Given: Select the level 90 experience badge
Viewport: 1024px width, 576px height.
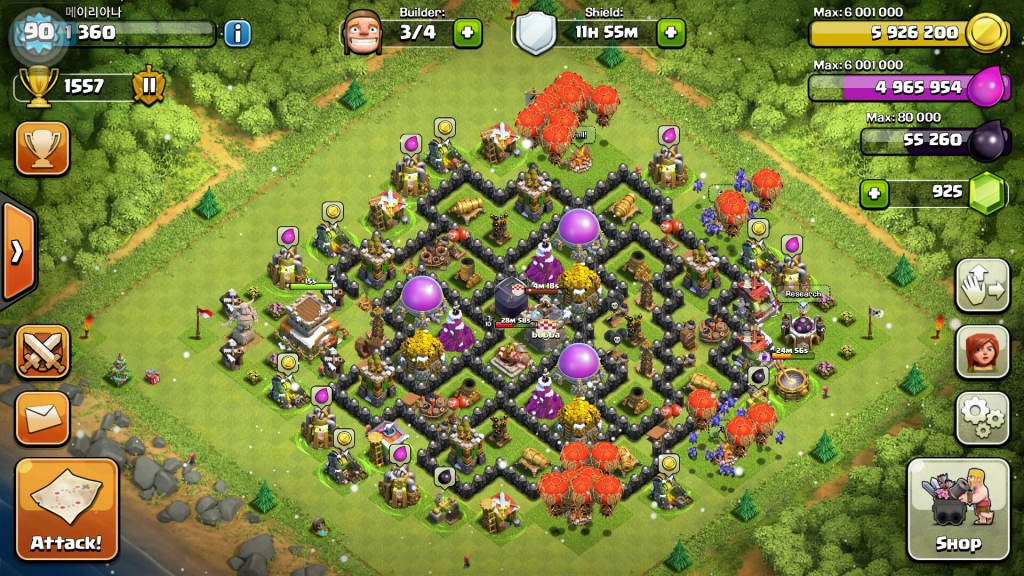Looking at the screenshot, I should (x=38, y=33).
